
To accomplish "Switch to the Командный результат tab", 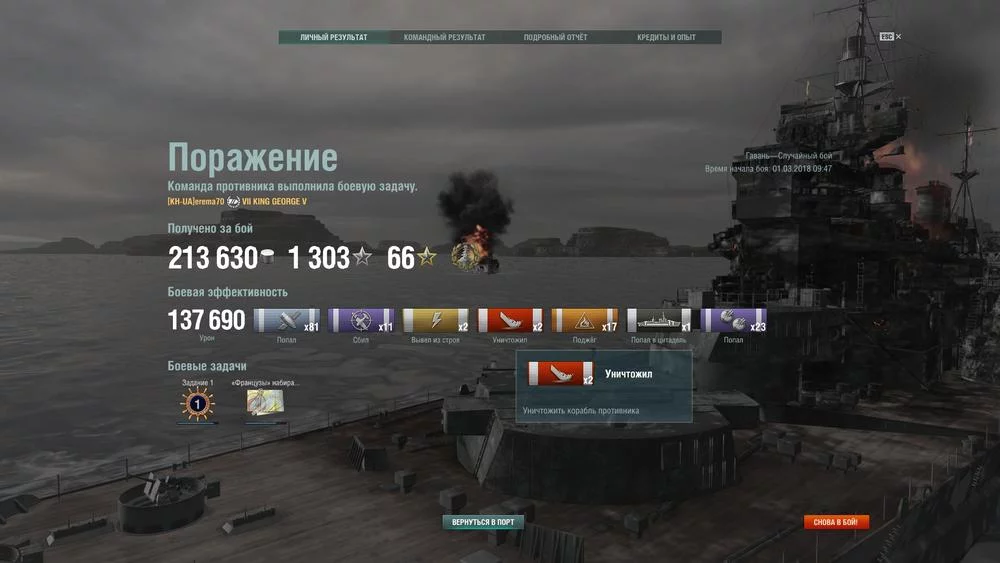I will coord(444,38).
